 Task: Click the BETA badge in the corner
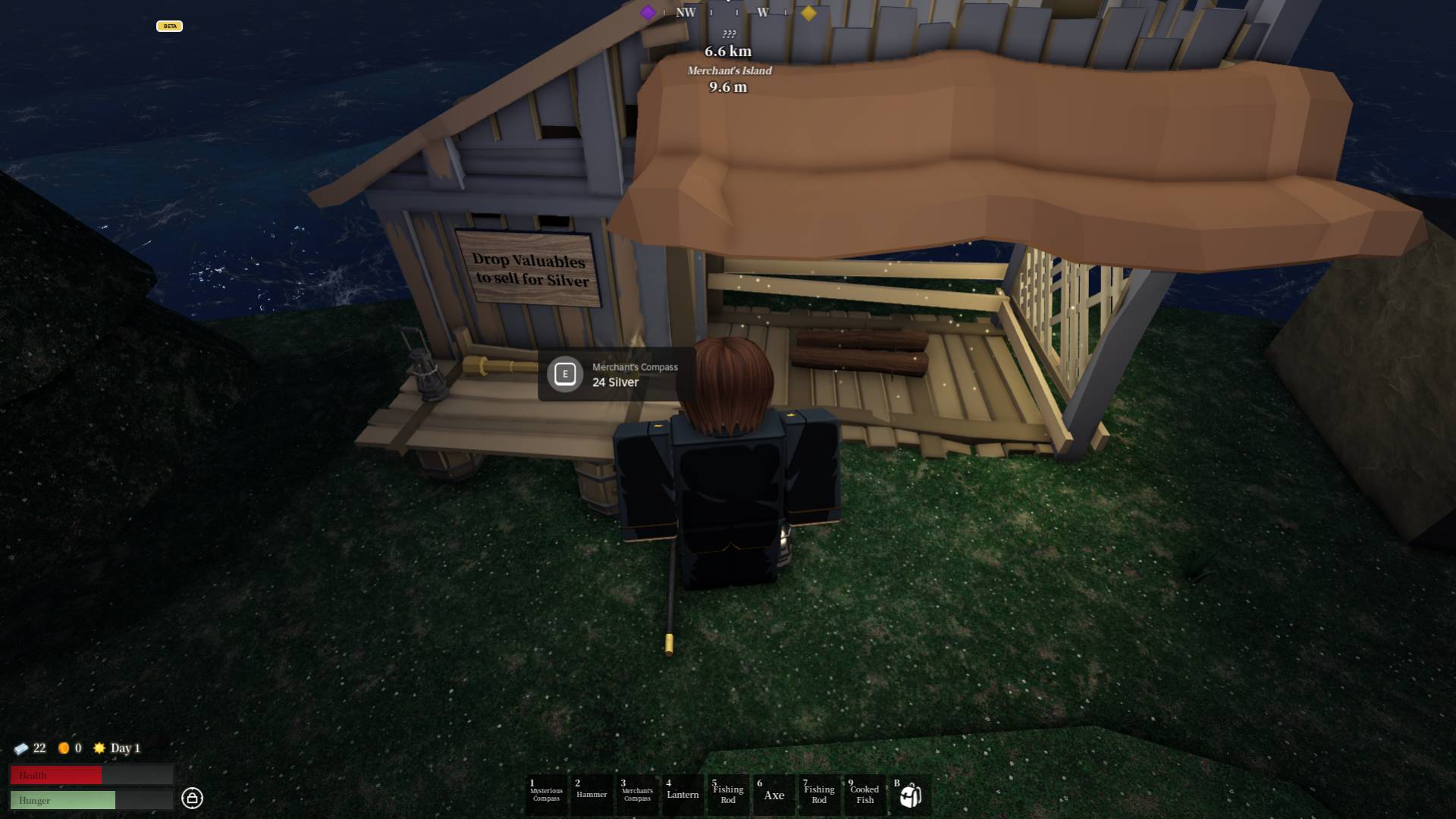pyautogui.click(x=170, y=26)
